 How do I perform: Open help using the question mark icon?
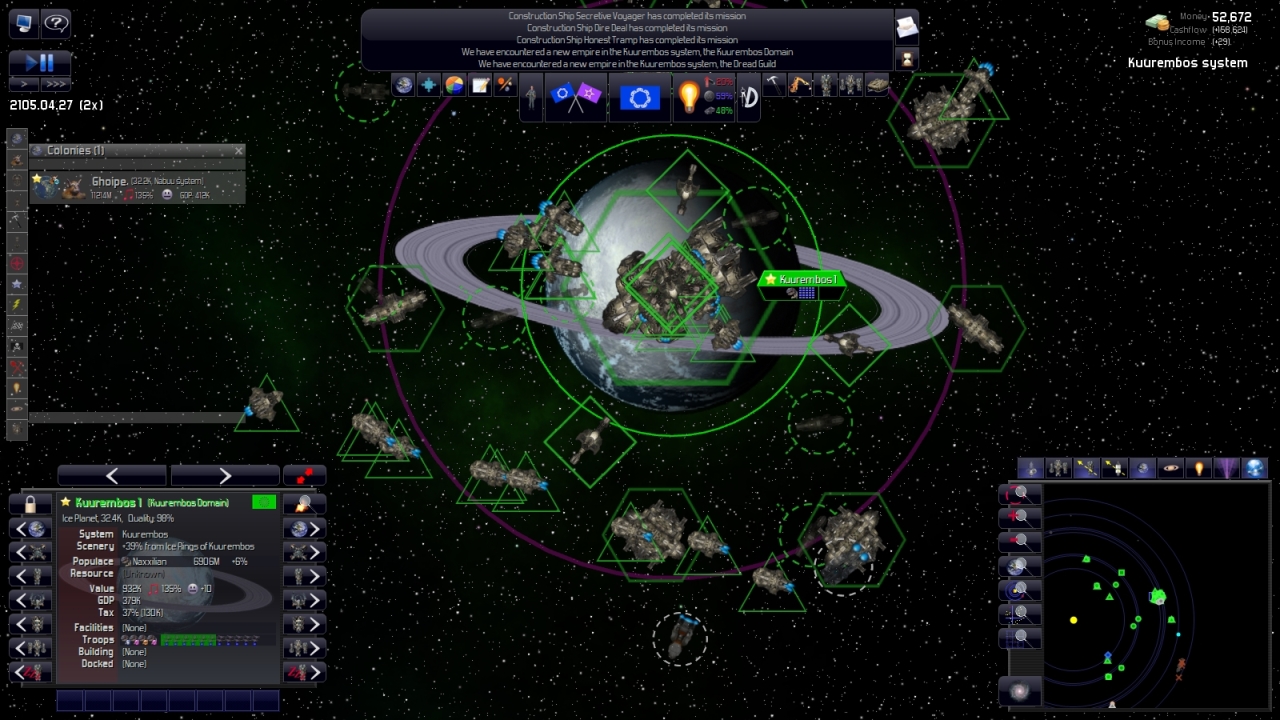(56, 23)
